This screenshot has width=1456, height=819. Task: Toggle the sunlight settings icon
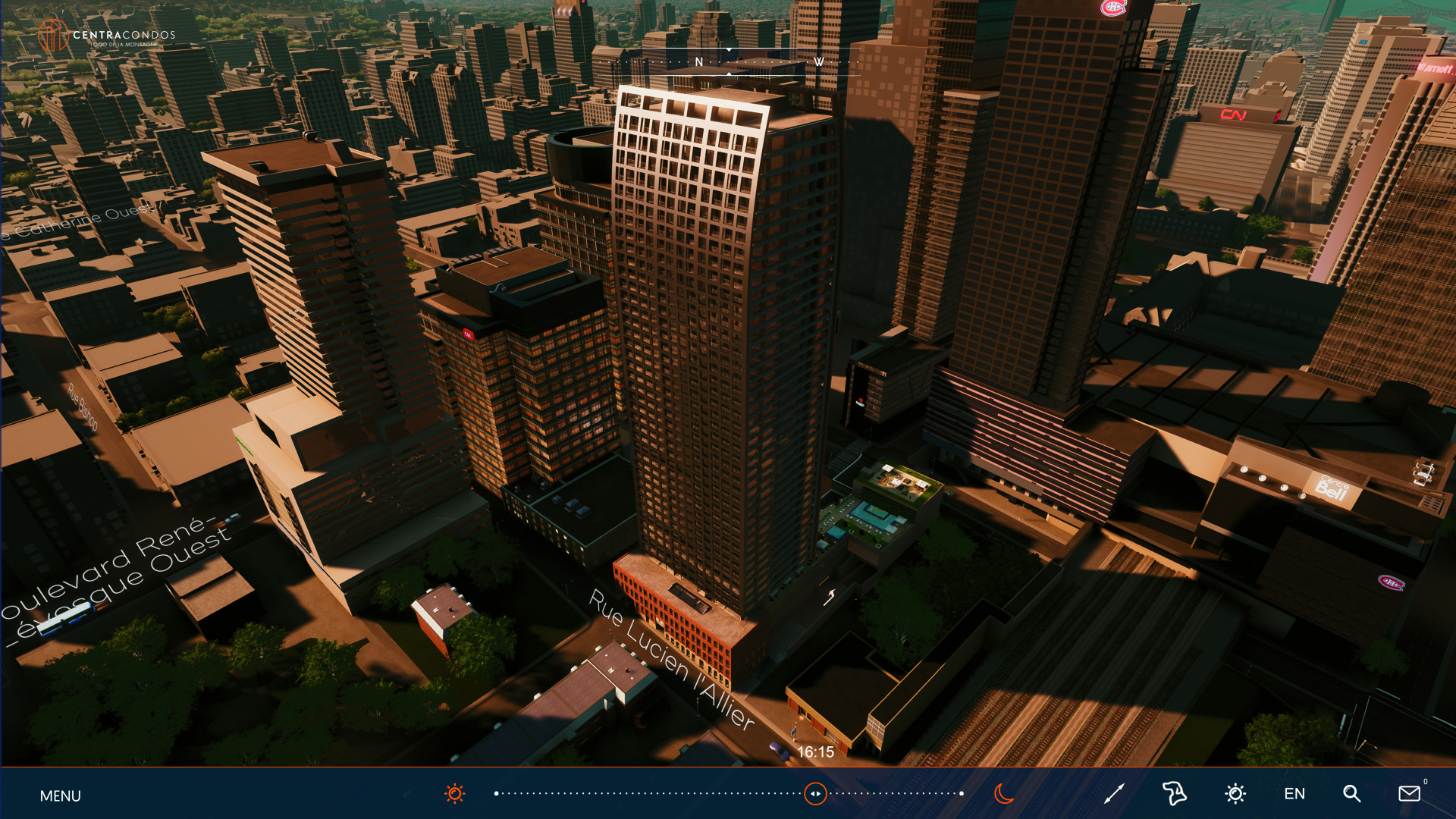1235,794
